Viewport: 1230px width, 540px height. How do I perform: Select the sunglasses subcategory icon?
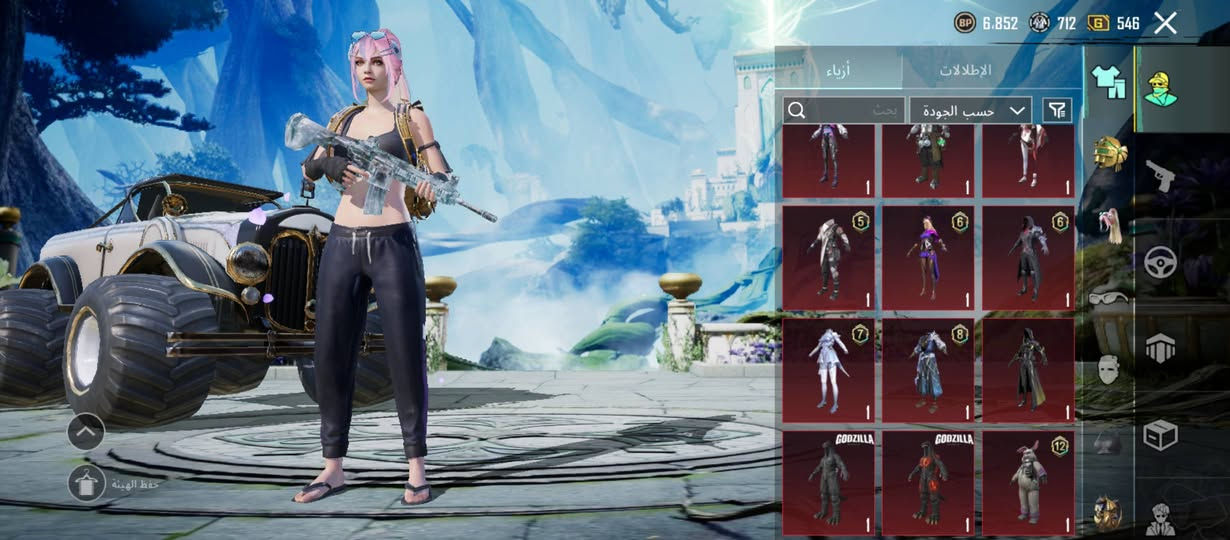click(x=1107, y=296)
